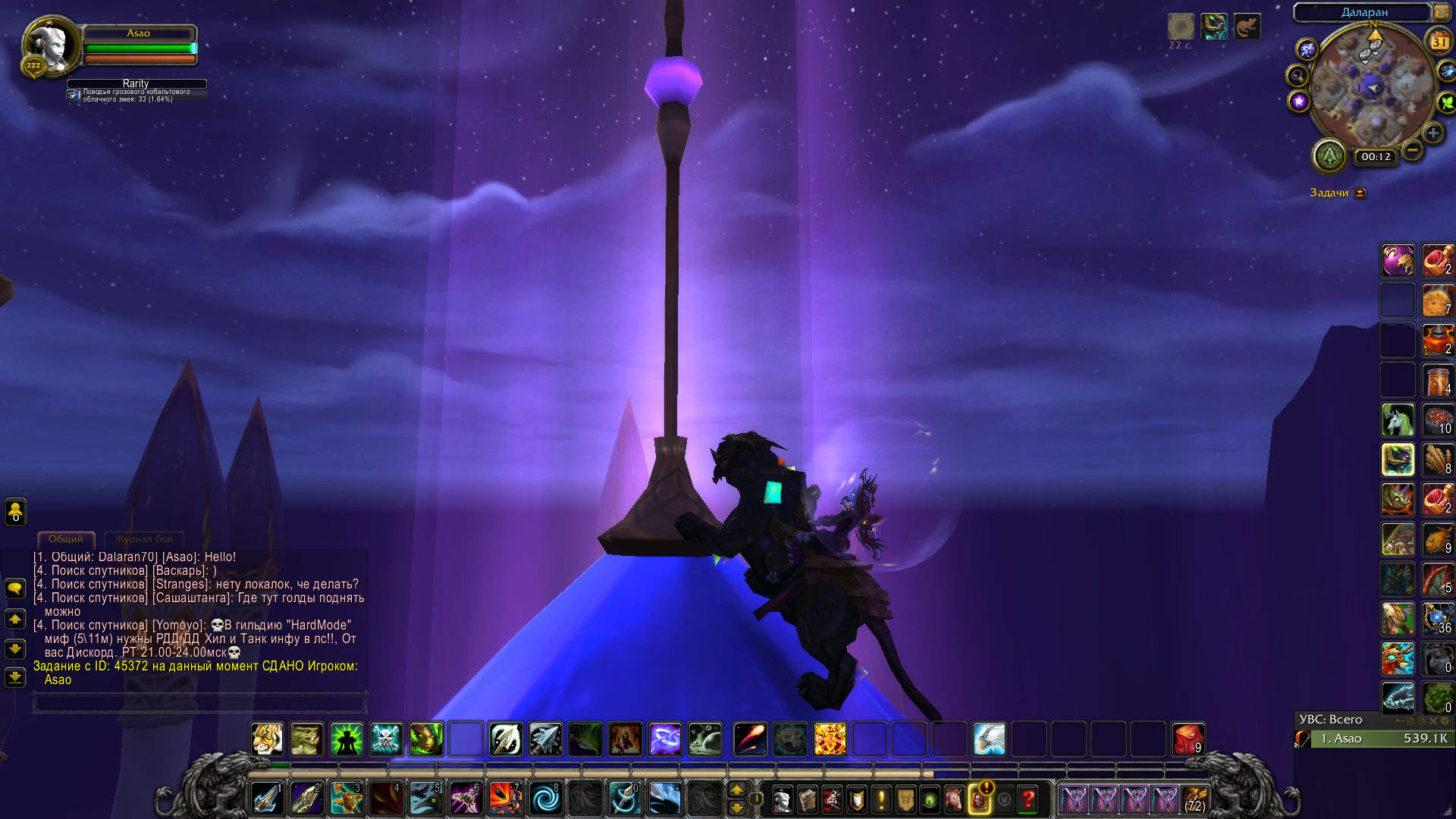Click the brown rat buff icon

point(1247,27)
